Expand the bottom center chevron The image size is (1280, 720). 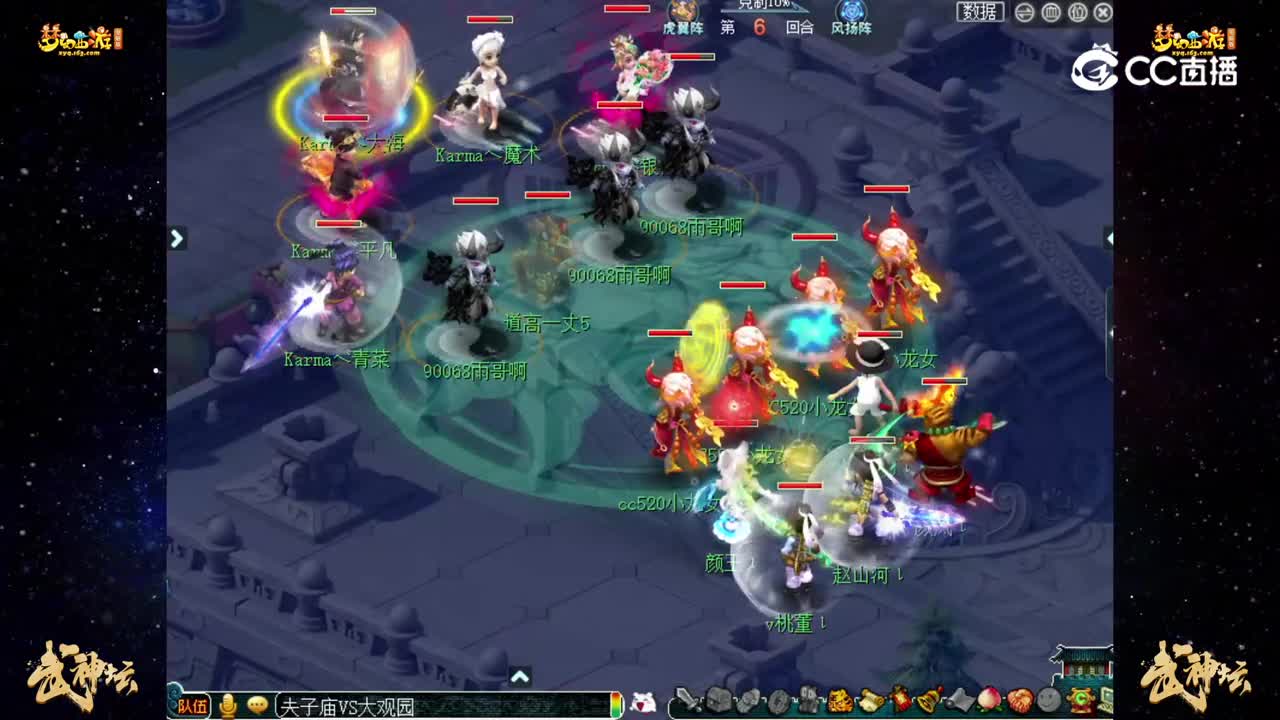pos(519,675)
